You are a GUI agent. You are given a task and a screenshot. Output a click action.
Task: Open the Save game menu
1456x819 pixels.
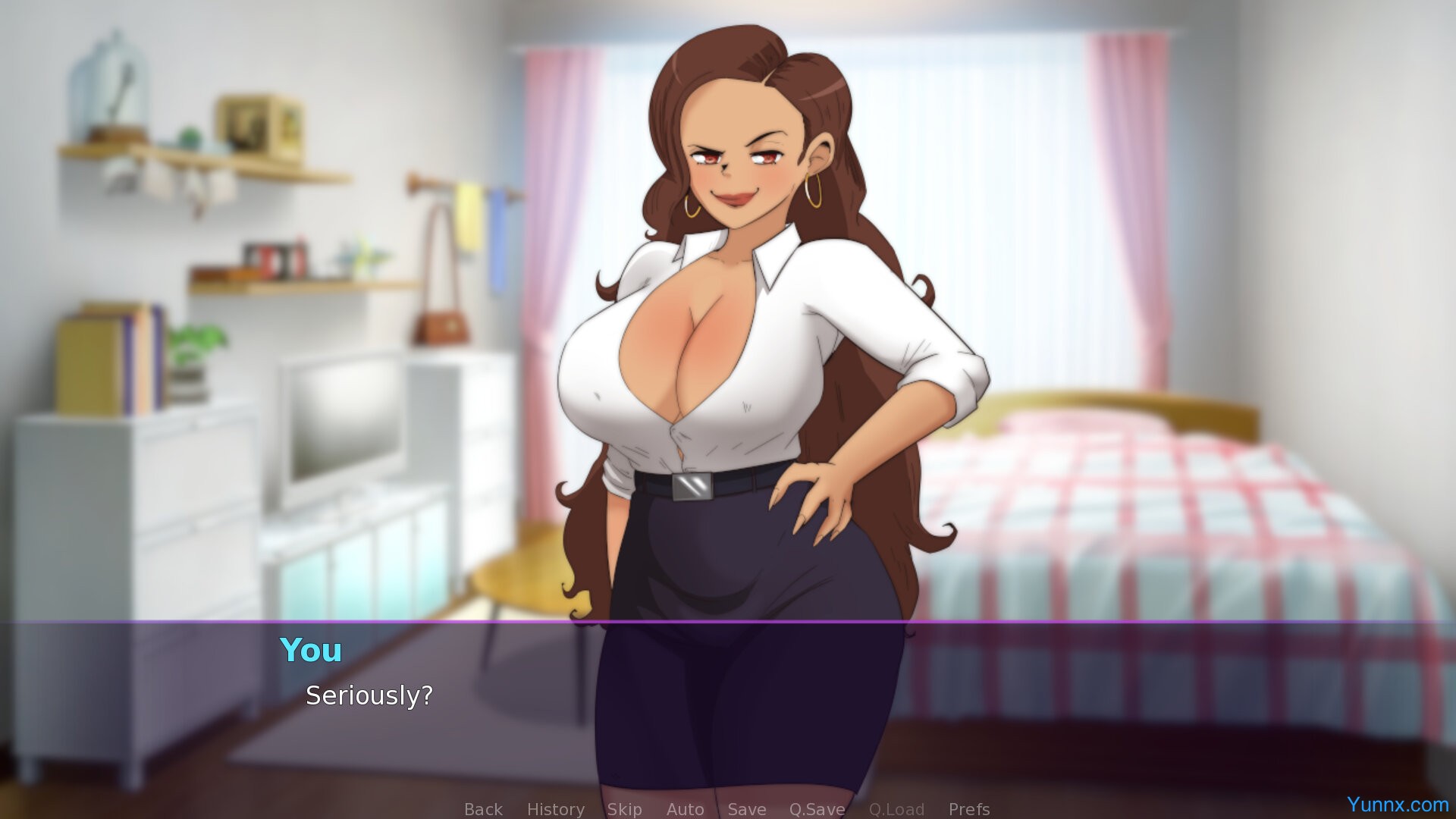click(x=746, y=809)
